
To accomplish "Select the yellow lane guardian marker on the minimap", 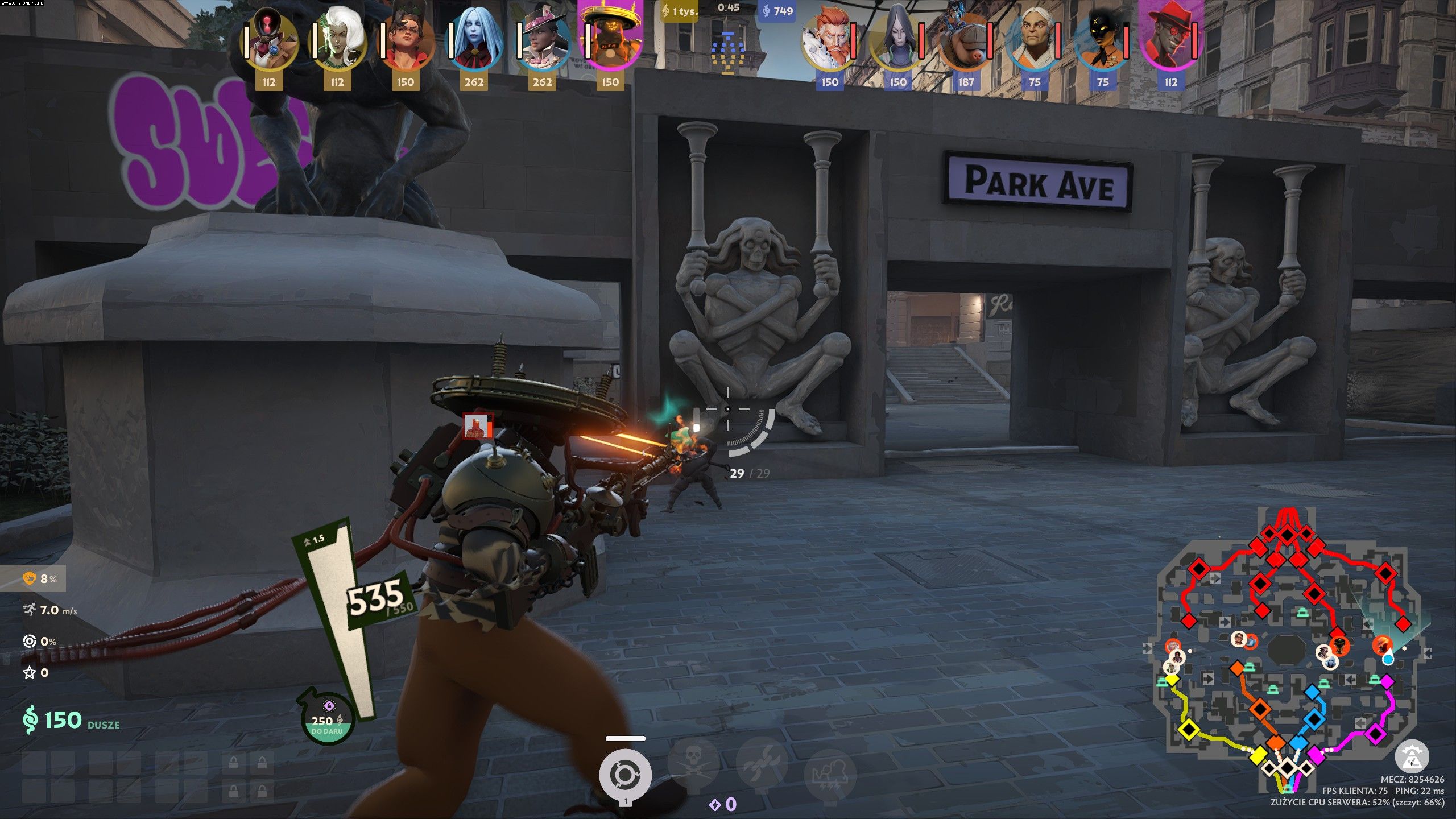I will (1189, 729).
